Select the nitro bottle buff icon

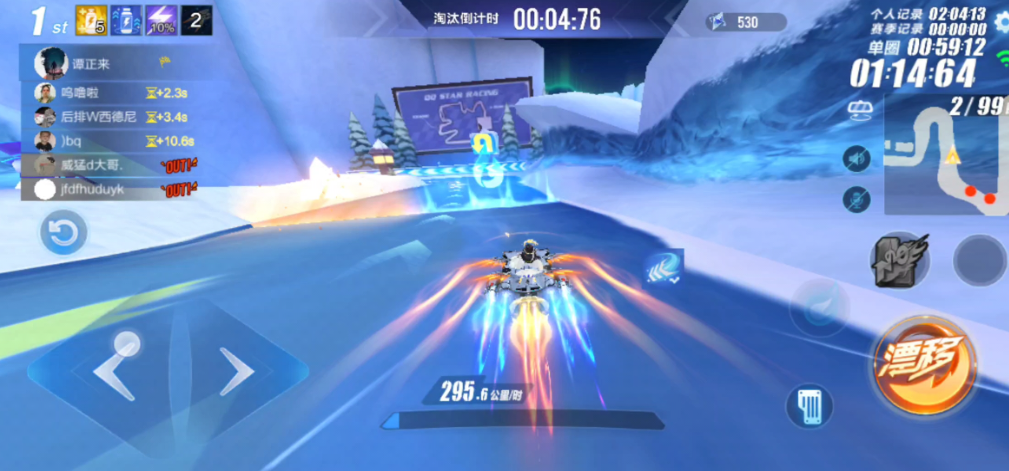coord(126,20)
